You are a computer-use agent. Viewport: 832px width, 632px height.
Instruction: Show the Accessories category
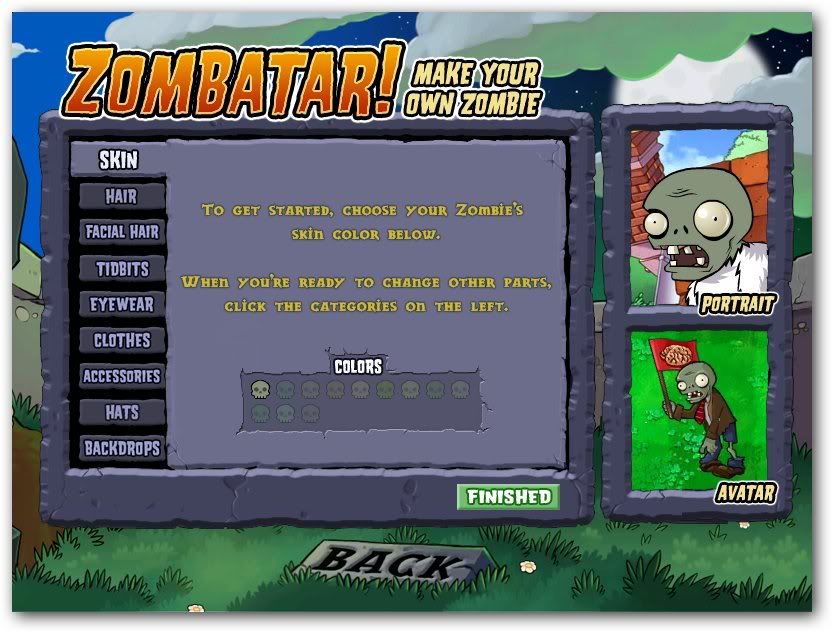(121, 376)
